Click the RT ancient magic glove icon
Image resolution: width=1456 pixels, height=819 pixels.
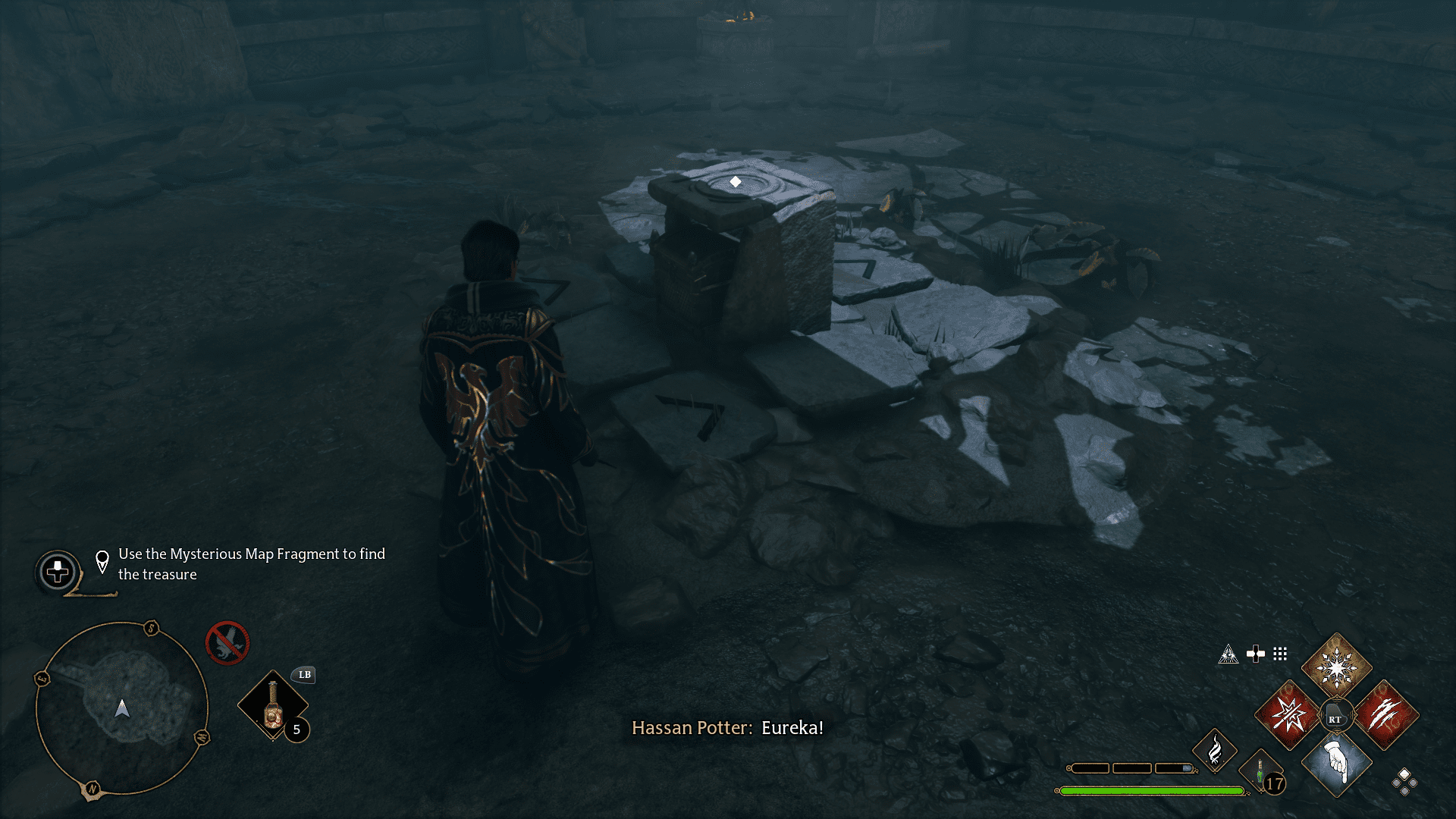[x=1336, y=714]
